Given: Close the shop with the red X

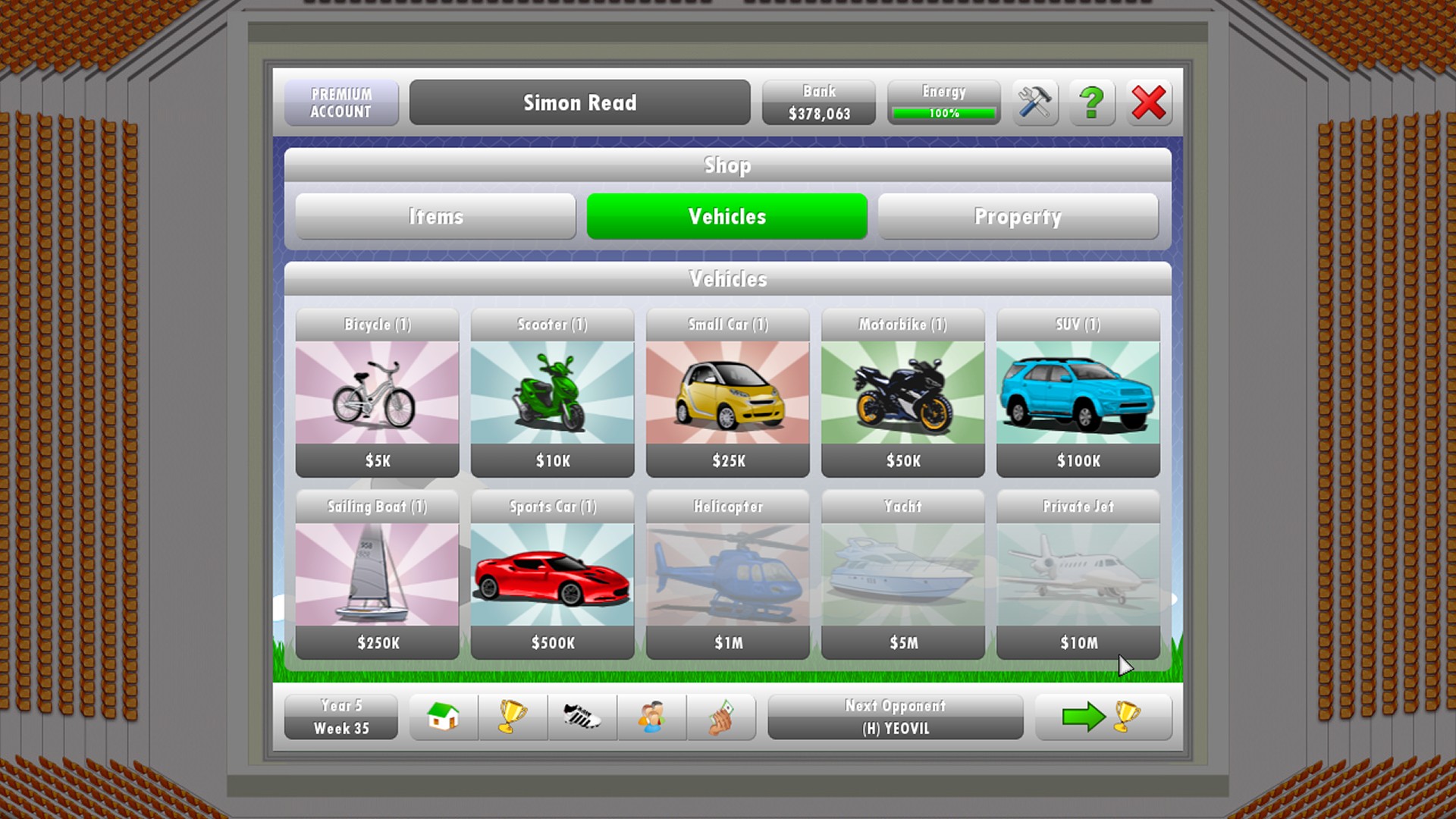Looking at the screenshot, I should click(x=1148, y=102).
